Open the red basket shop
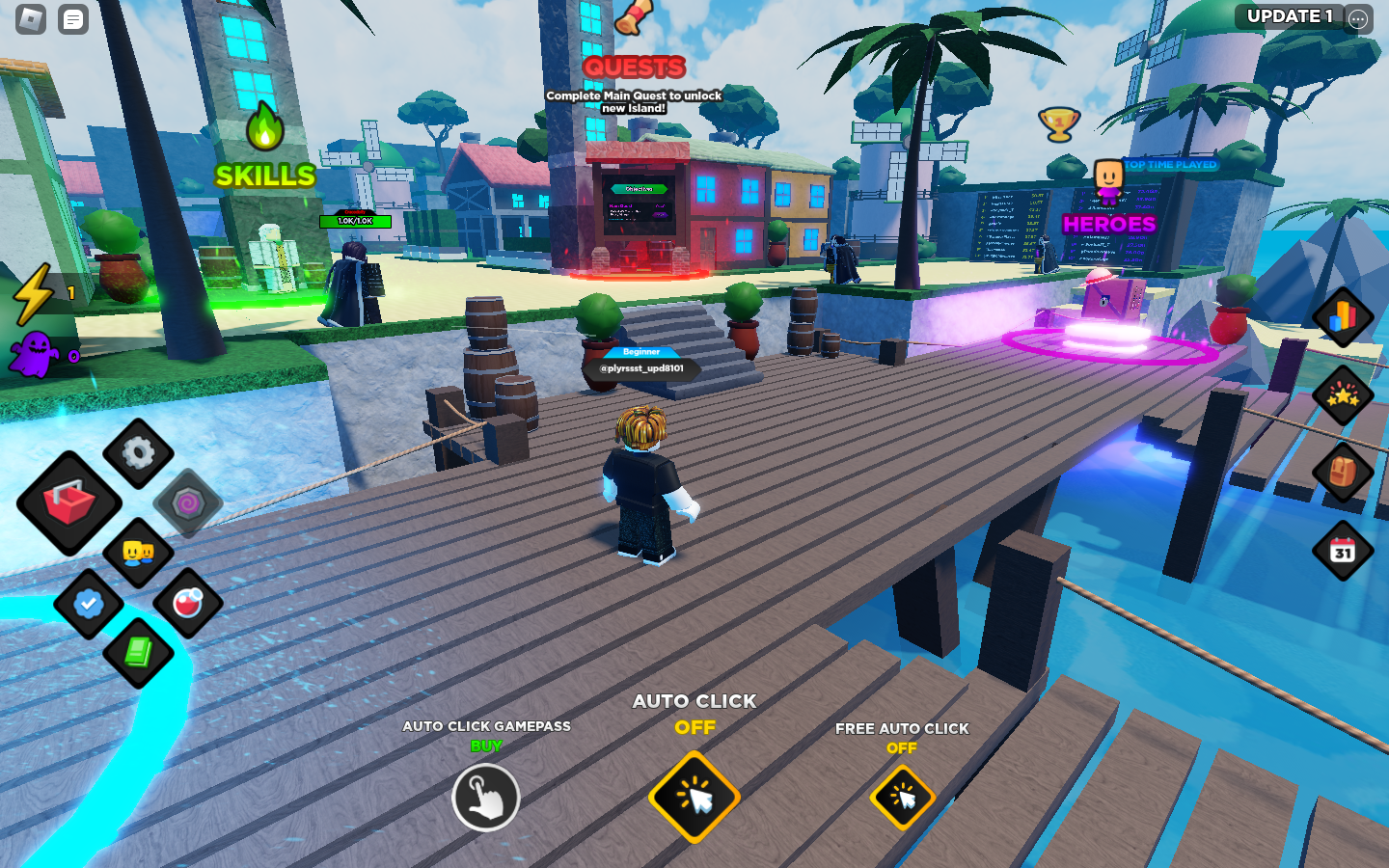Image resolution: width=1389 pixels, height=868 pixels. [x=68, y=502]
